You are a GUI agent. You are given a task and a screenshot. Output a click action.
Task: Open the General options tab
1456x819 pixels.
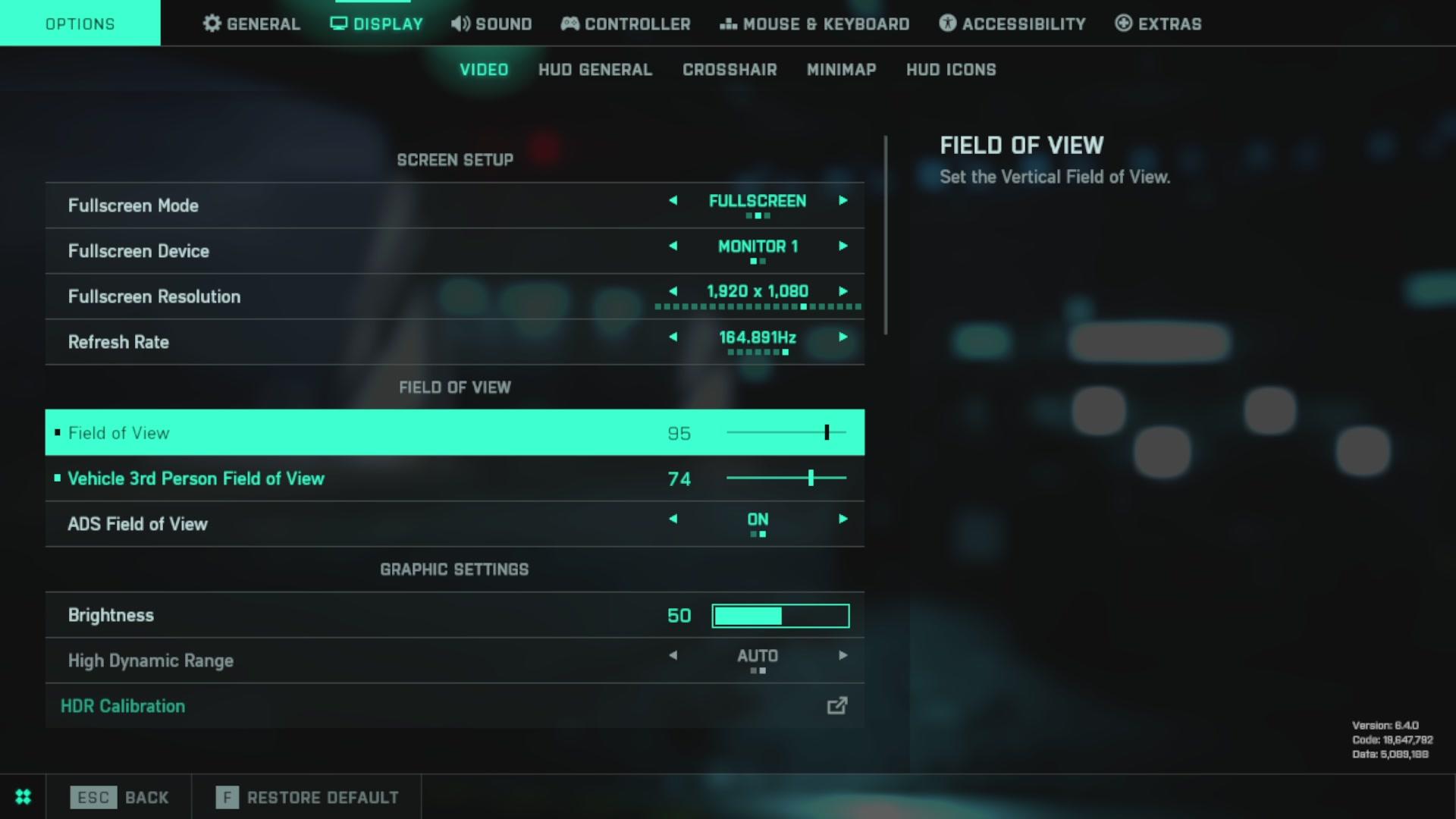click(x=252, y=24)
